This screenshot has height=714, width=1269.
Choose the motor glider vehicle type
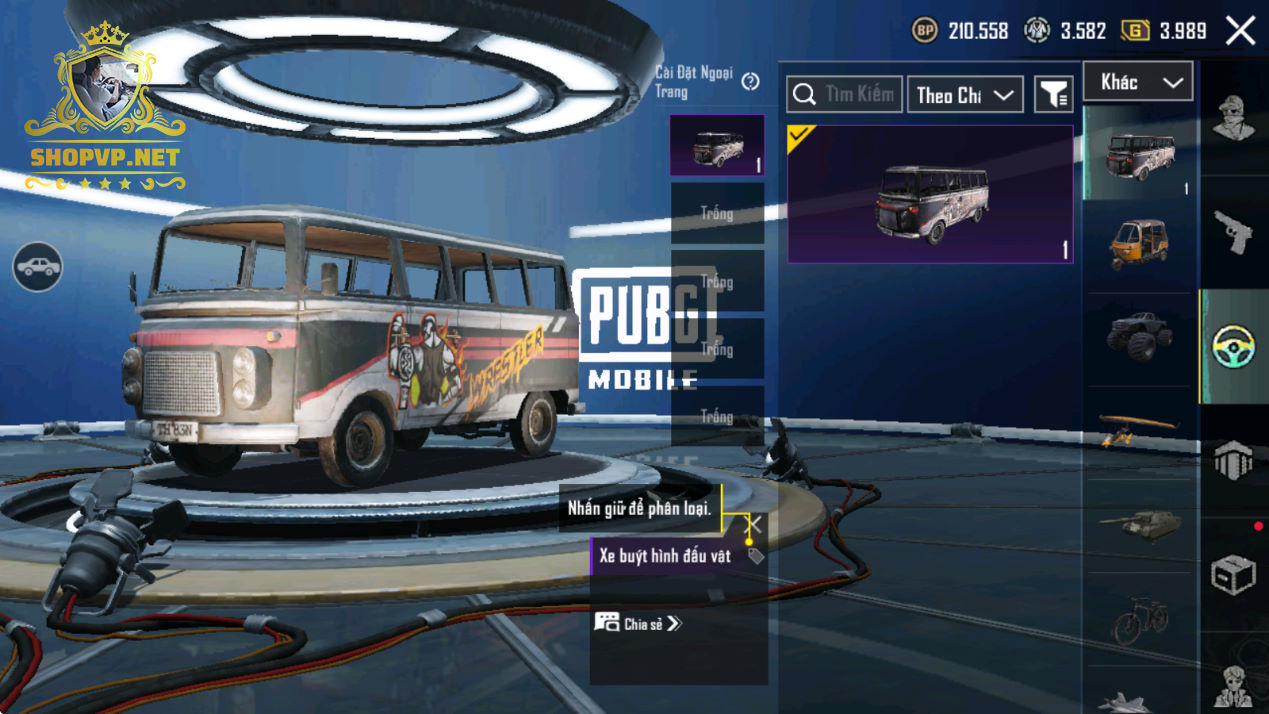pyautogui.click(x=1139, y=429)
